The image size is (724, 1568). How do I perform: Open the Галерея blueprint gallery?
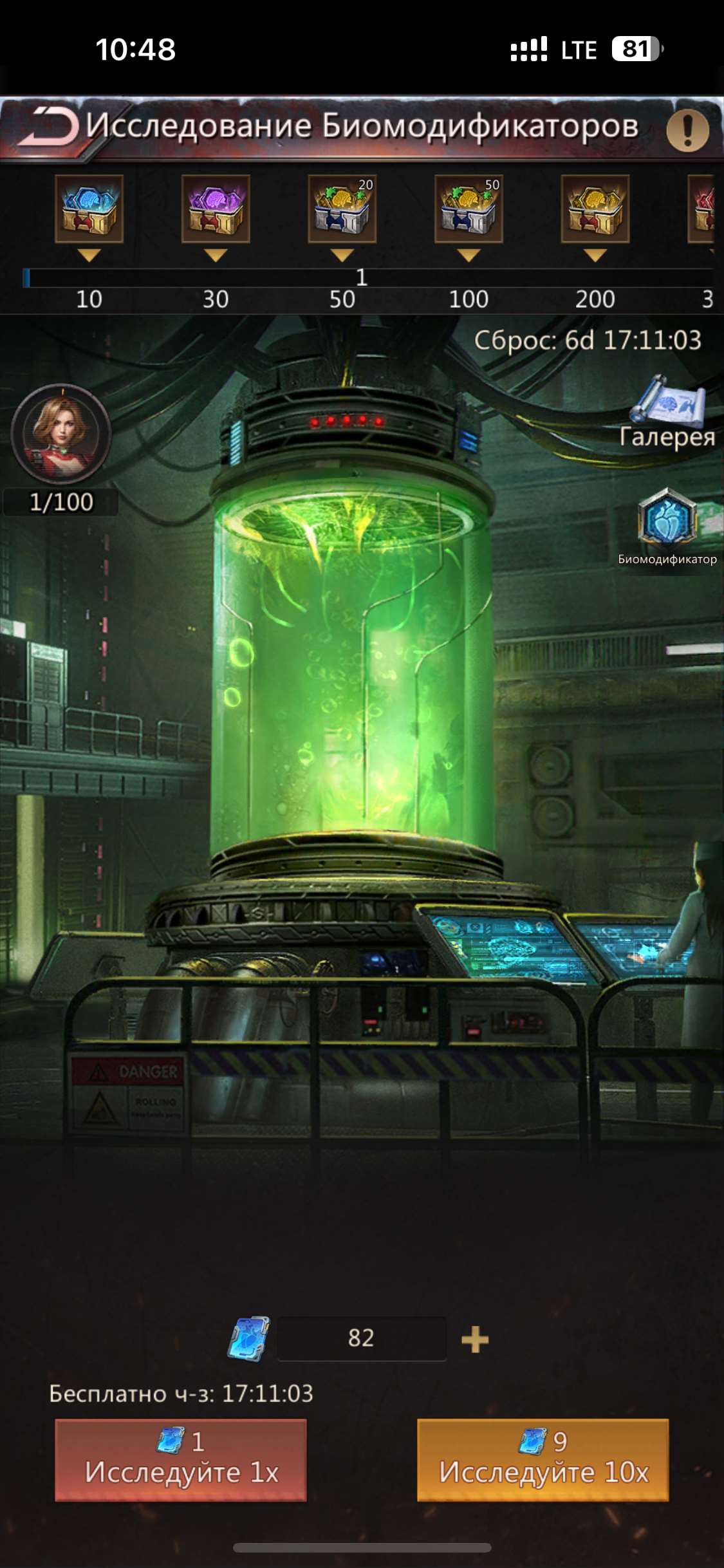pos(668,412)
